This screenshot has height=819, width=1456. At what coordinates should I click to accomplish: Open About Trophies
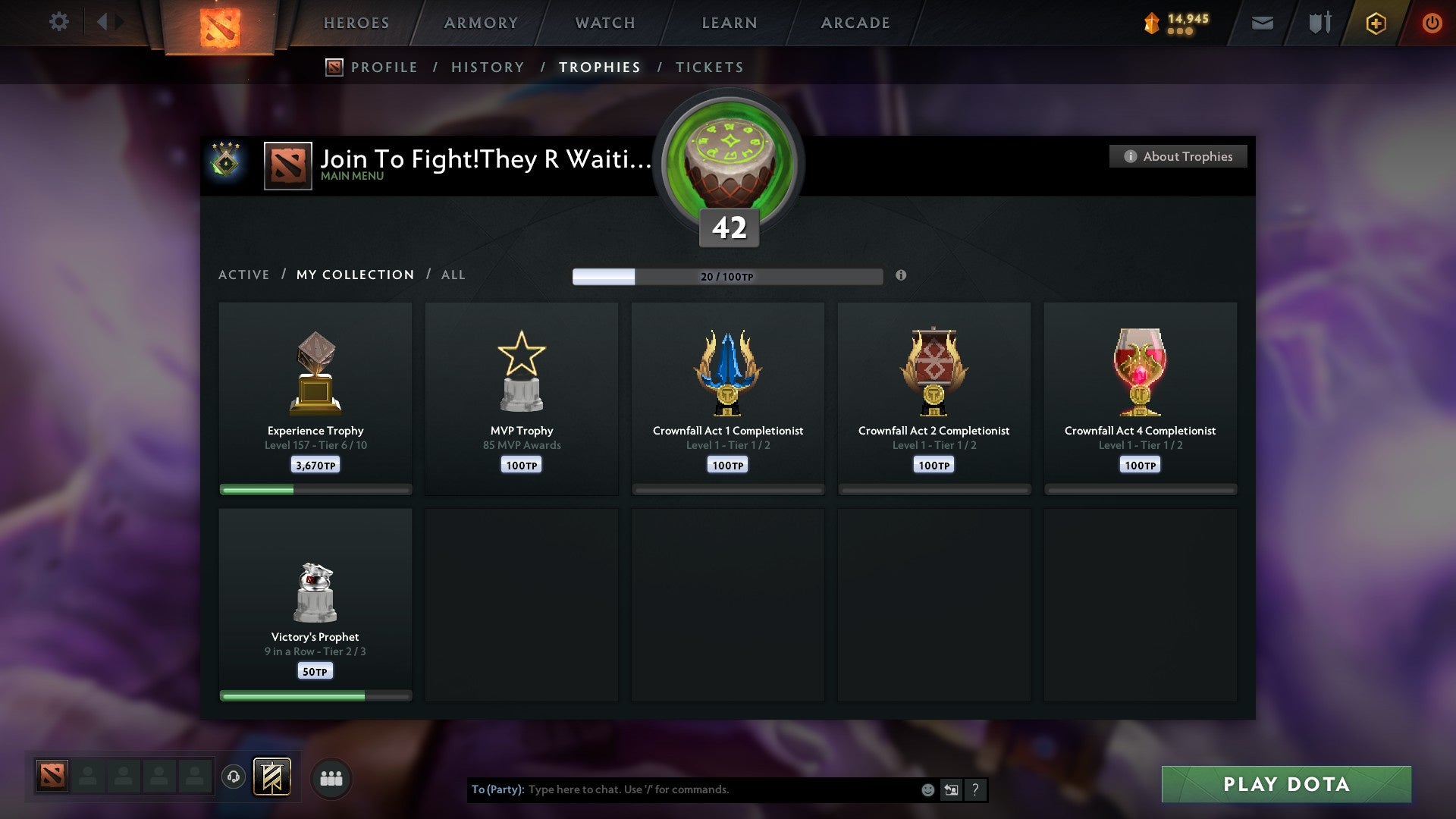pyautogui.click(x=1178, y=156)
